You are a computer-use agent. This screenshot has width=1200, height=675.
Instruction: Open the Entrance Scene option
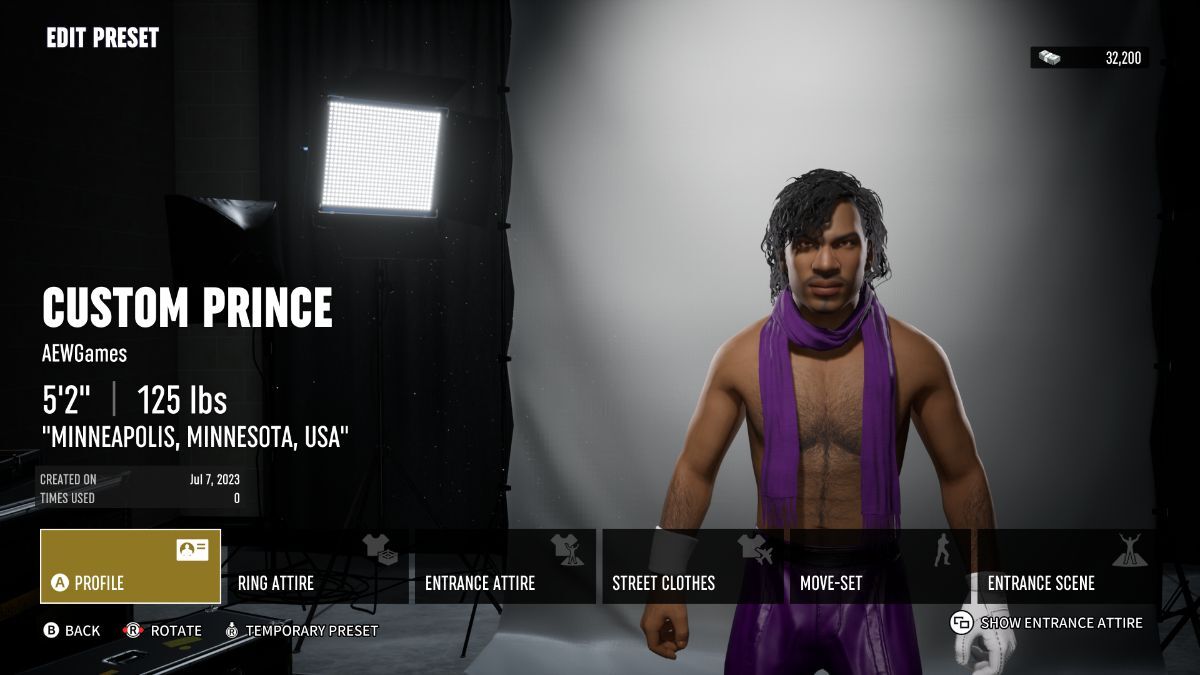pyautogui.click(x=1067, y=566)
